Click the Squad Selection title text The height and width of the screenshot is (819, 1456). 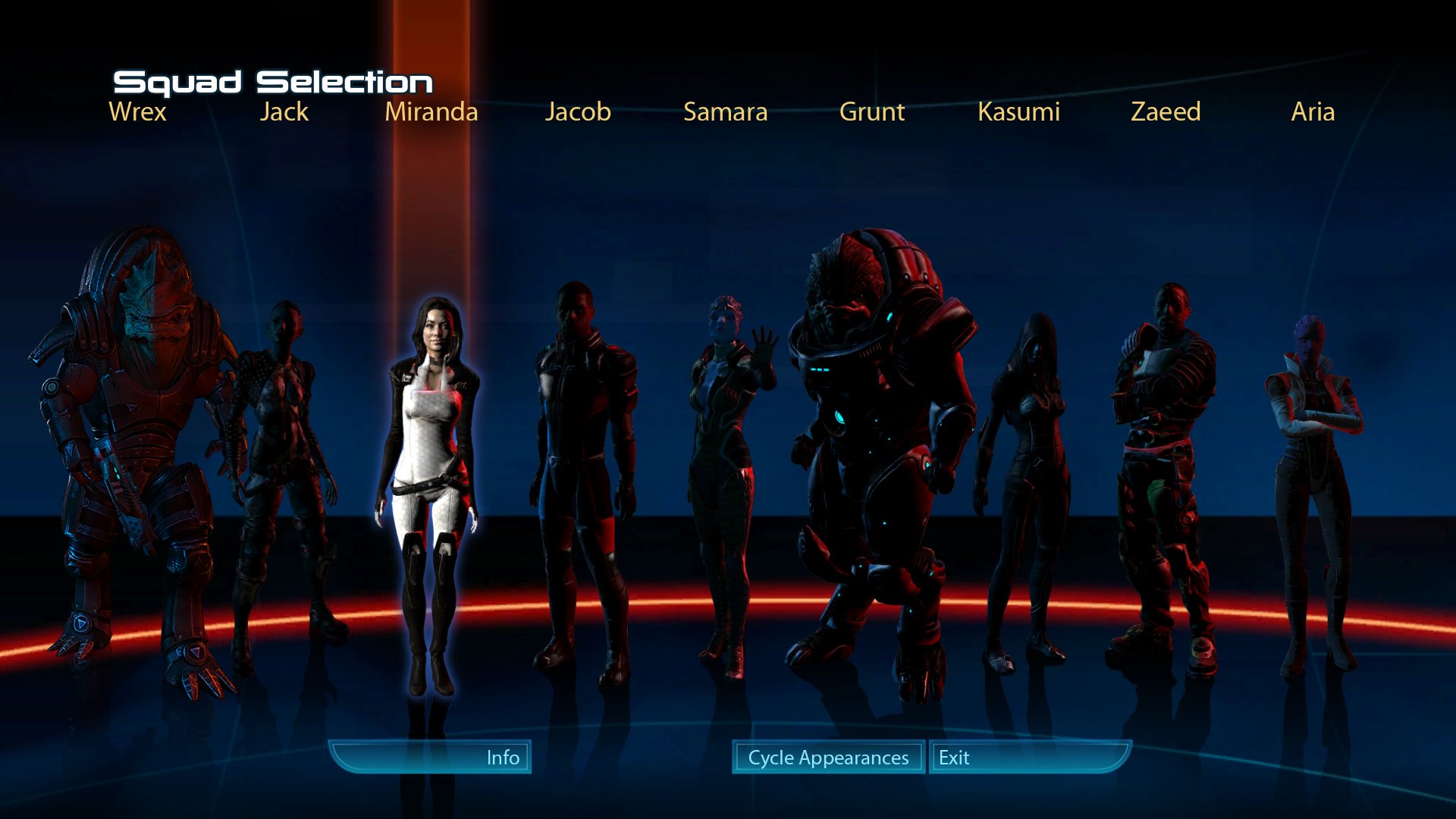pos(273,80)
